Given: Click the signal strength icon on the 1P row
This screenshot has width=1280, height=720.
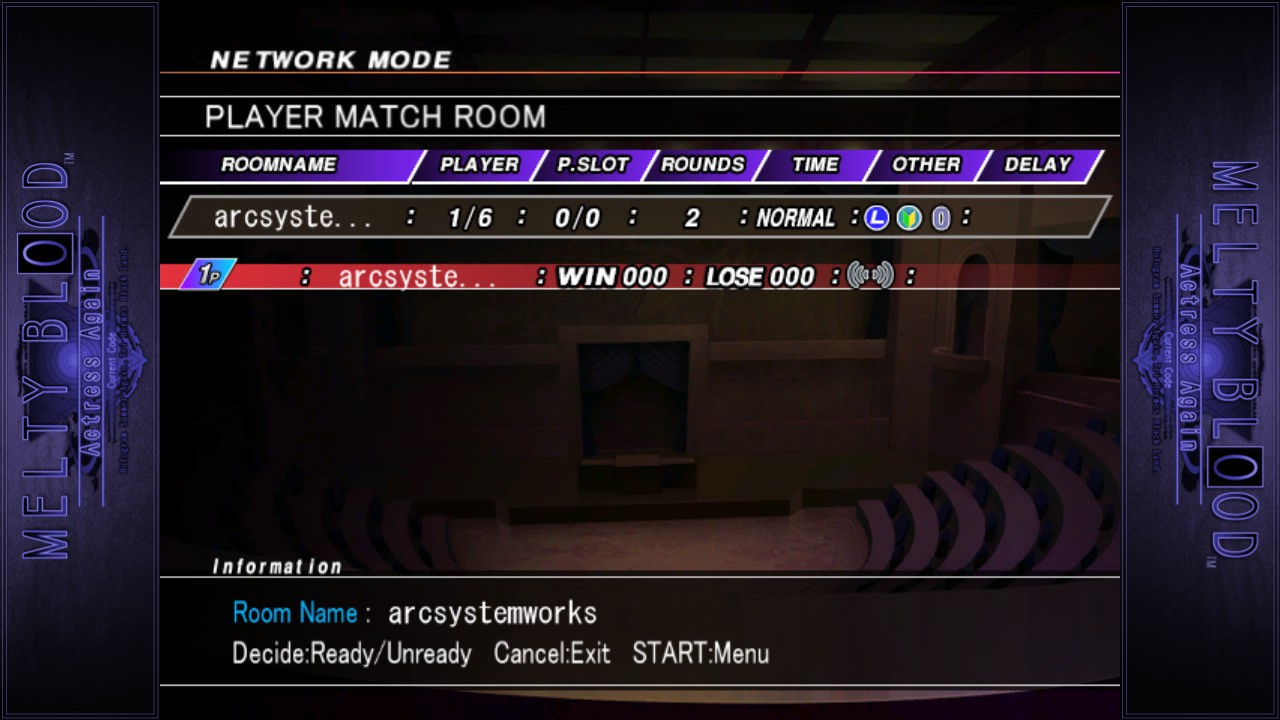Looking at the screenshot, I should (872, 276).
